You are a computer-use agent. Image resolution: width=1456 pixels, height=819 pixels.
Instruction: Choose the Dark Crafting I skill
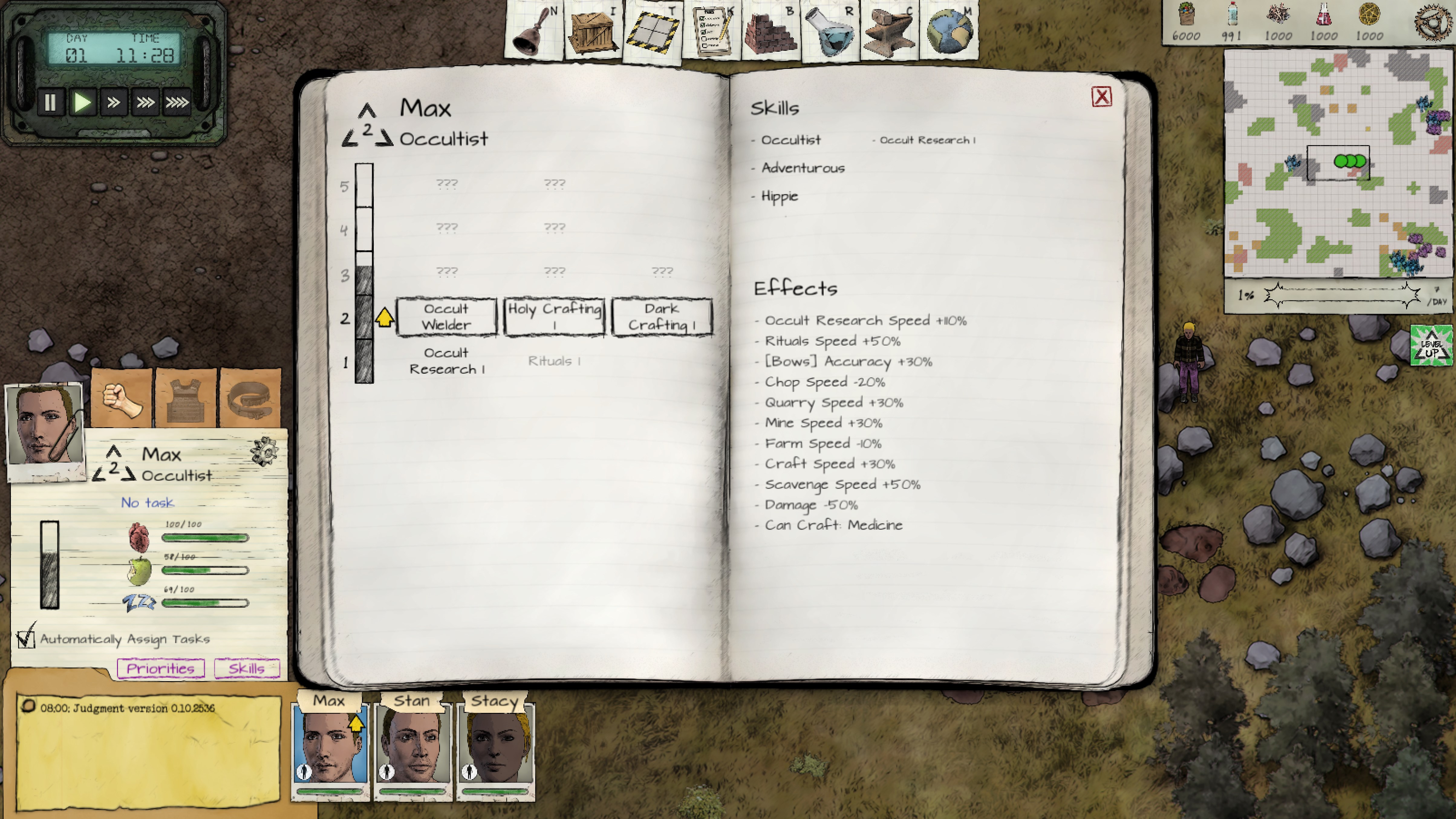tap(662, 317)
